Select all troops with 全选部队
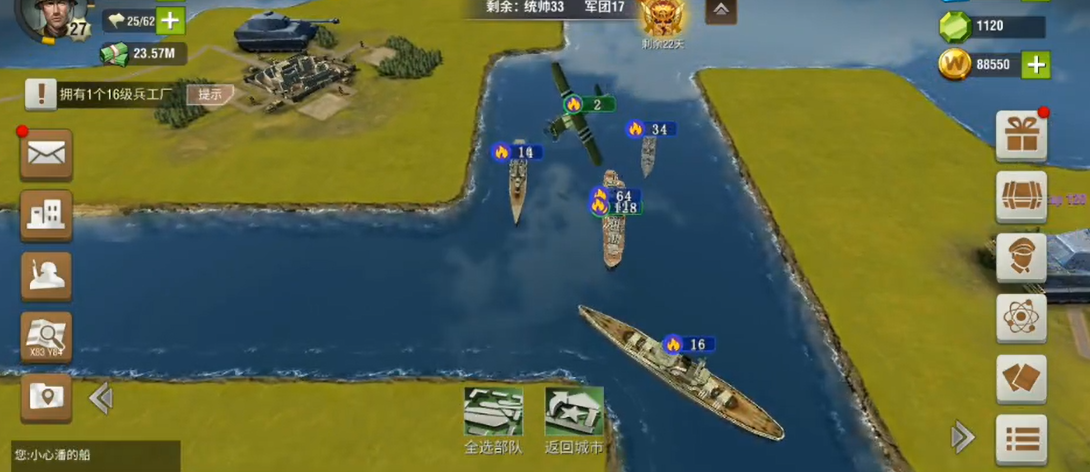Viewport: 1090px width, 472px height. [x=493, y=419]
